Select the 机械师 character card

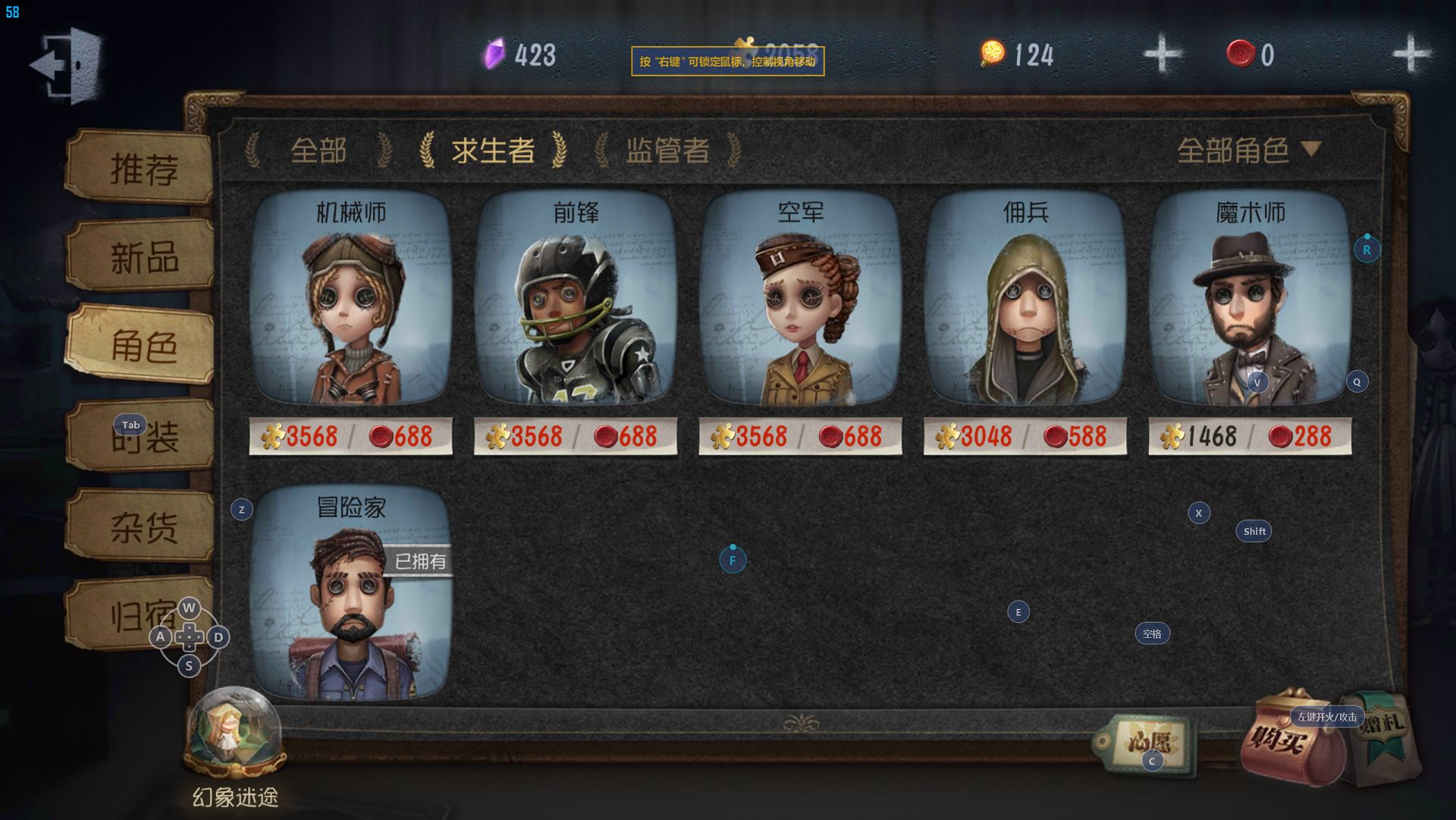pyautogui.click(x=350, y=303)
